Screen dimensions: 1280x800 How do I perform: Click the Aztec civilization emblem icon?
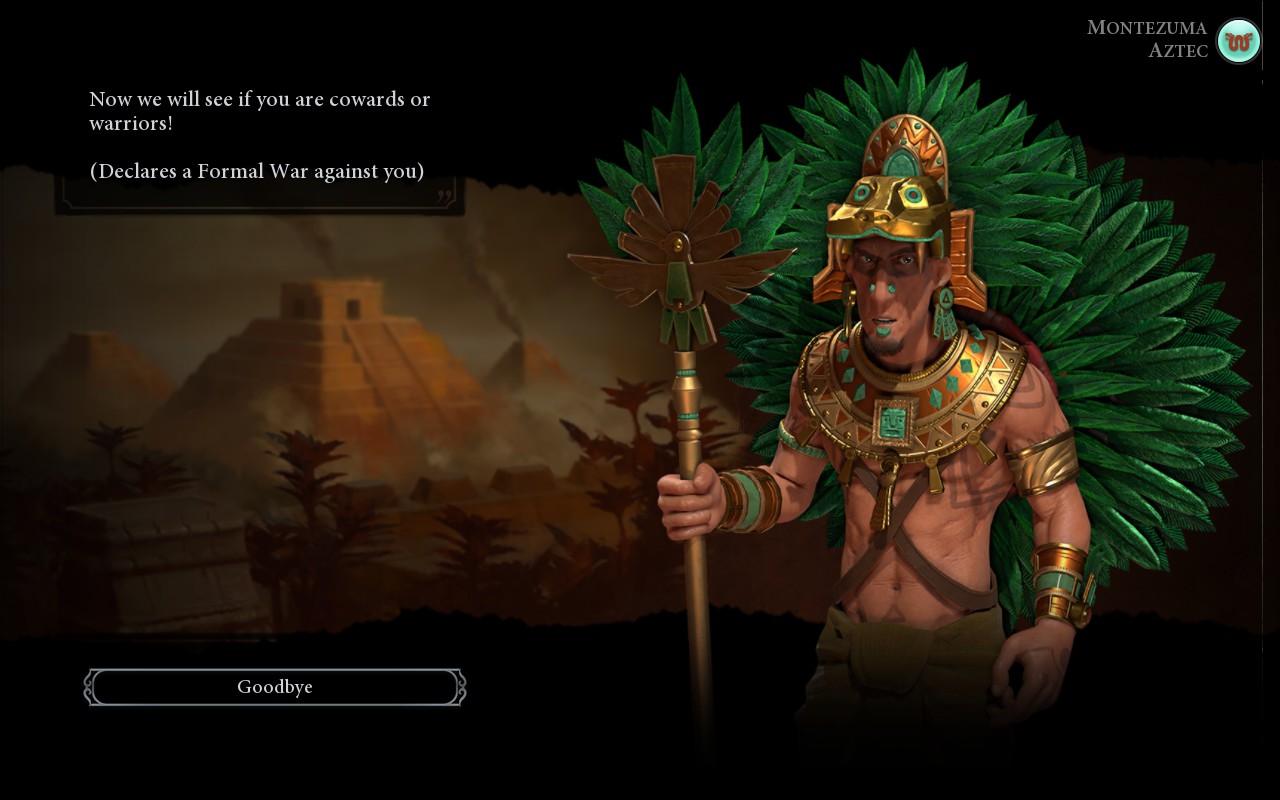click(1238, 41)
